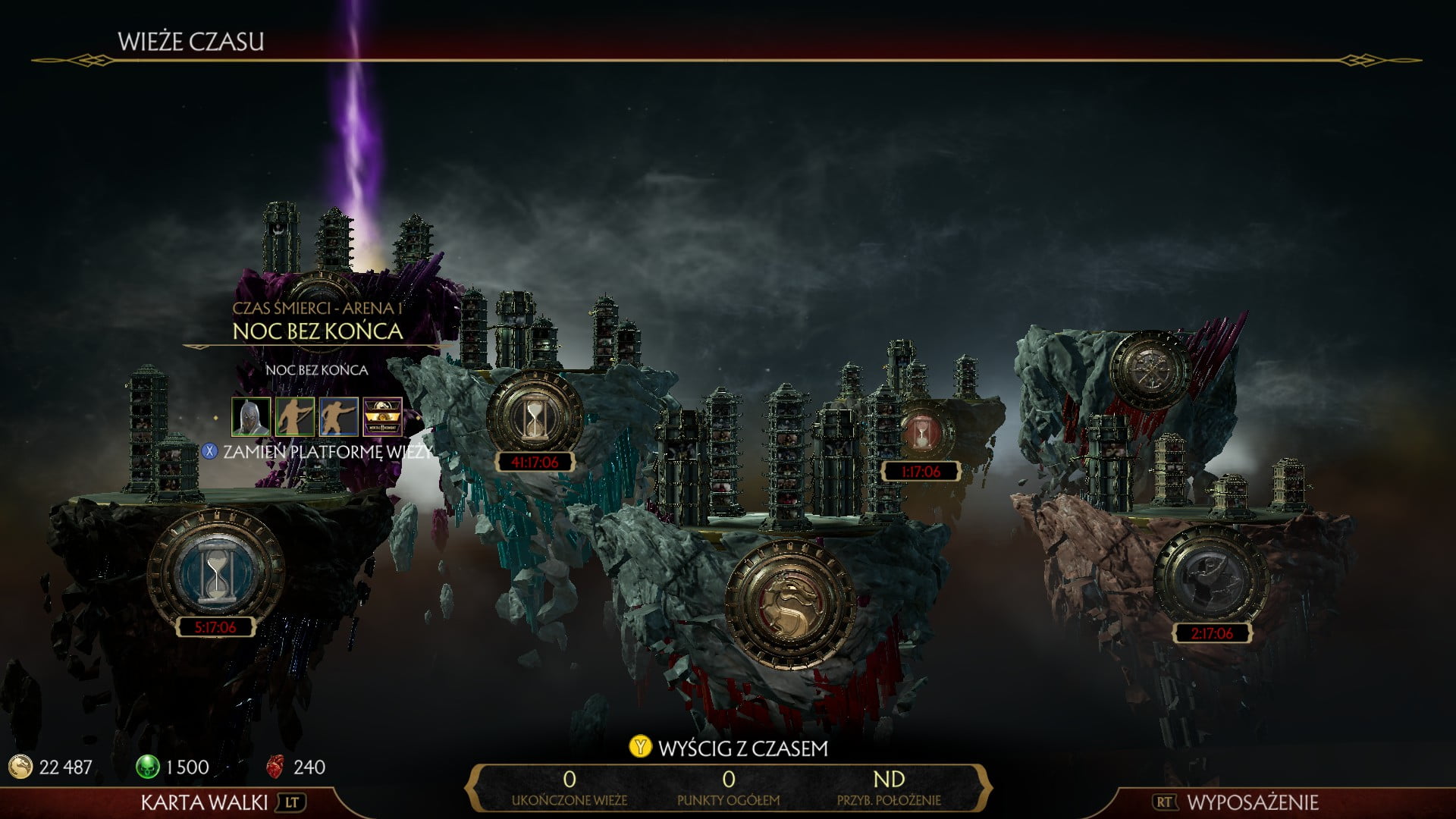The width and height of the screenshot is (1456, 819).
Task: Inspect the blue-bordered fighter silhouette reward
Action: [x=339, y=416]
